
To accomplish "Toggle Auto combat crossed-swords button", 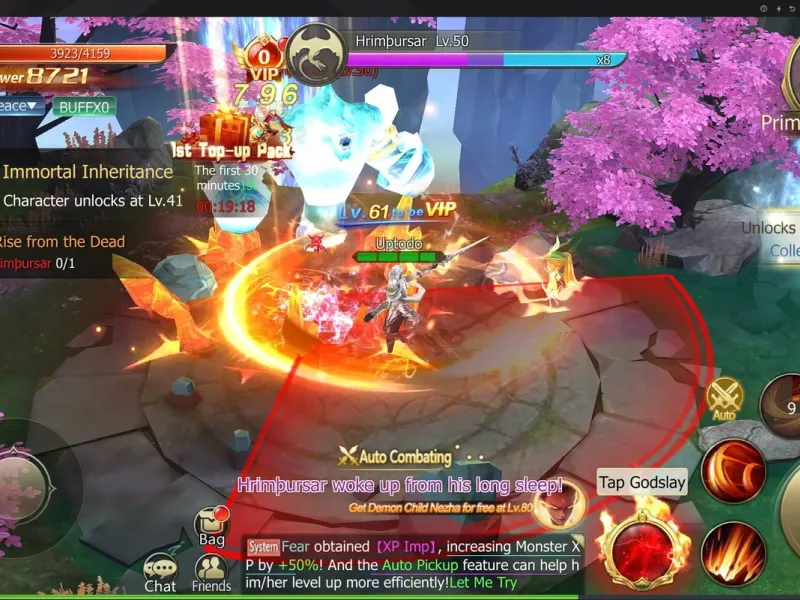I will tap(725, 398).
